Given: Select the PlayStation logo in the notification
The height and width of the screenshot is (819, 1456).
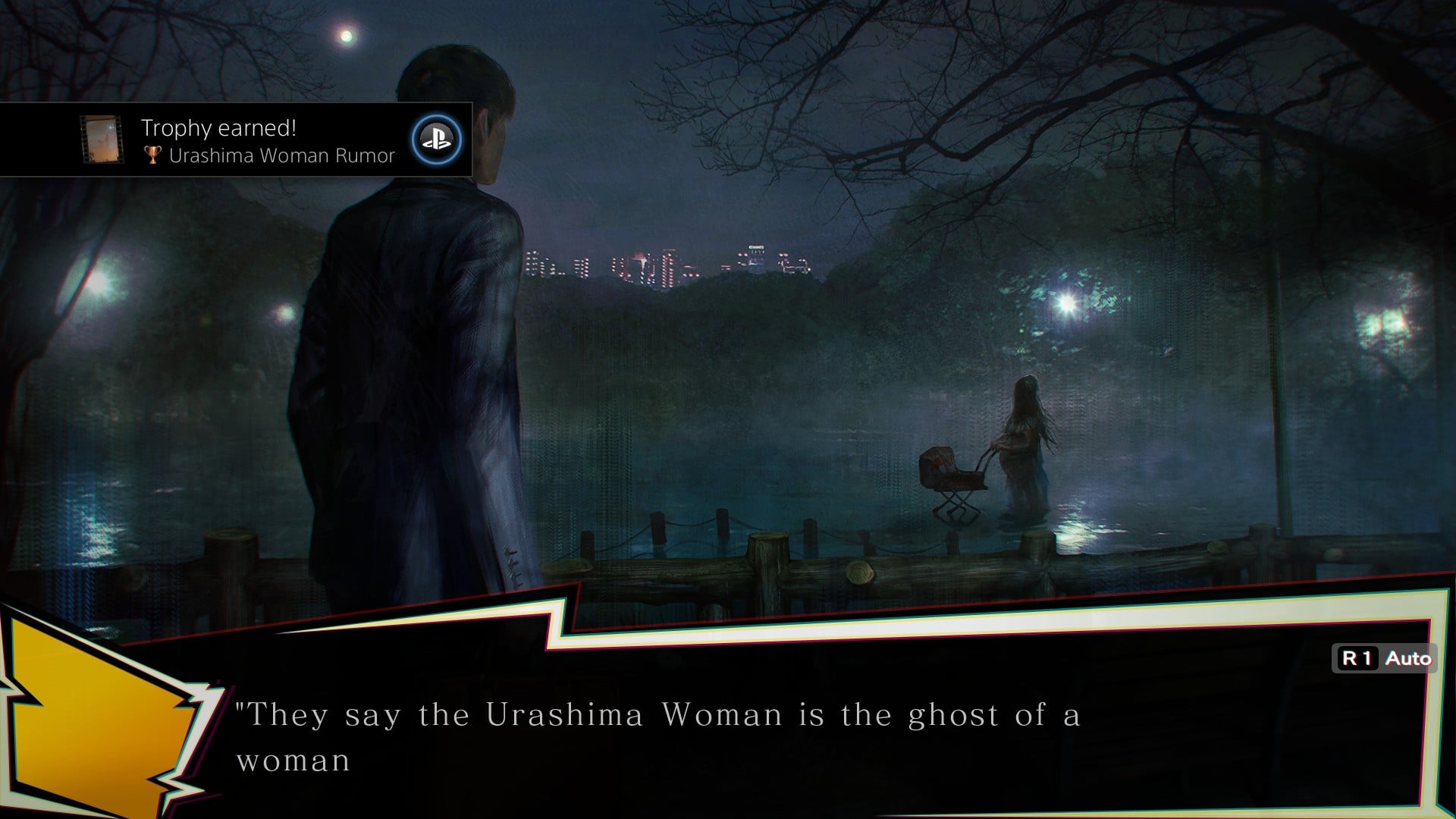Looking at the screenshot, I should point(436,140).
